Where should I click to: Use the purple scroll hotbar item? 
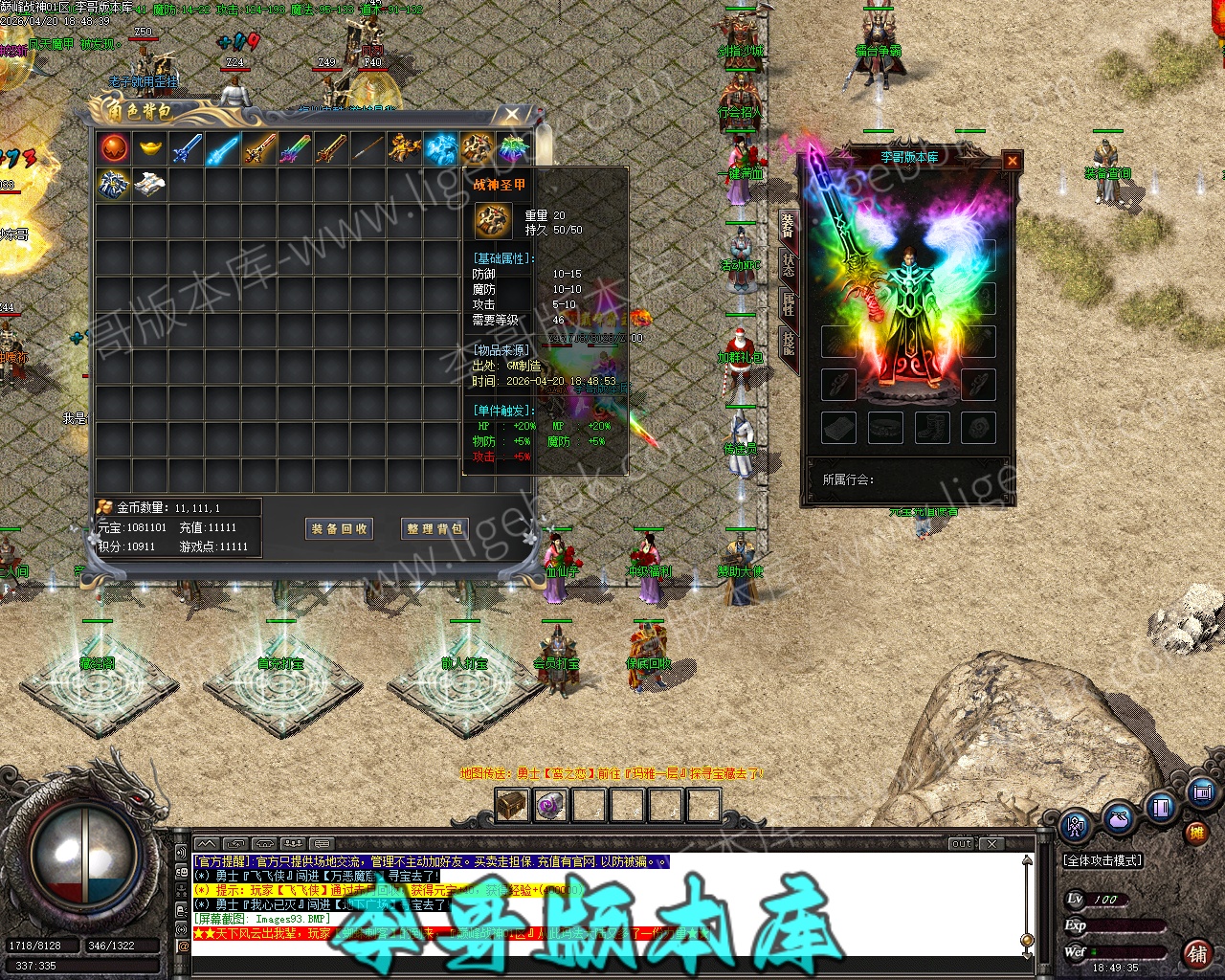(549, 806)
